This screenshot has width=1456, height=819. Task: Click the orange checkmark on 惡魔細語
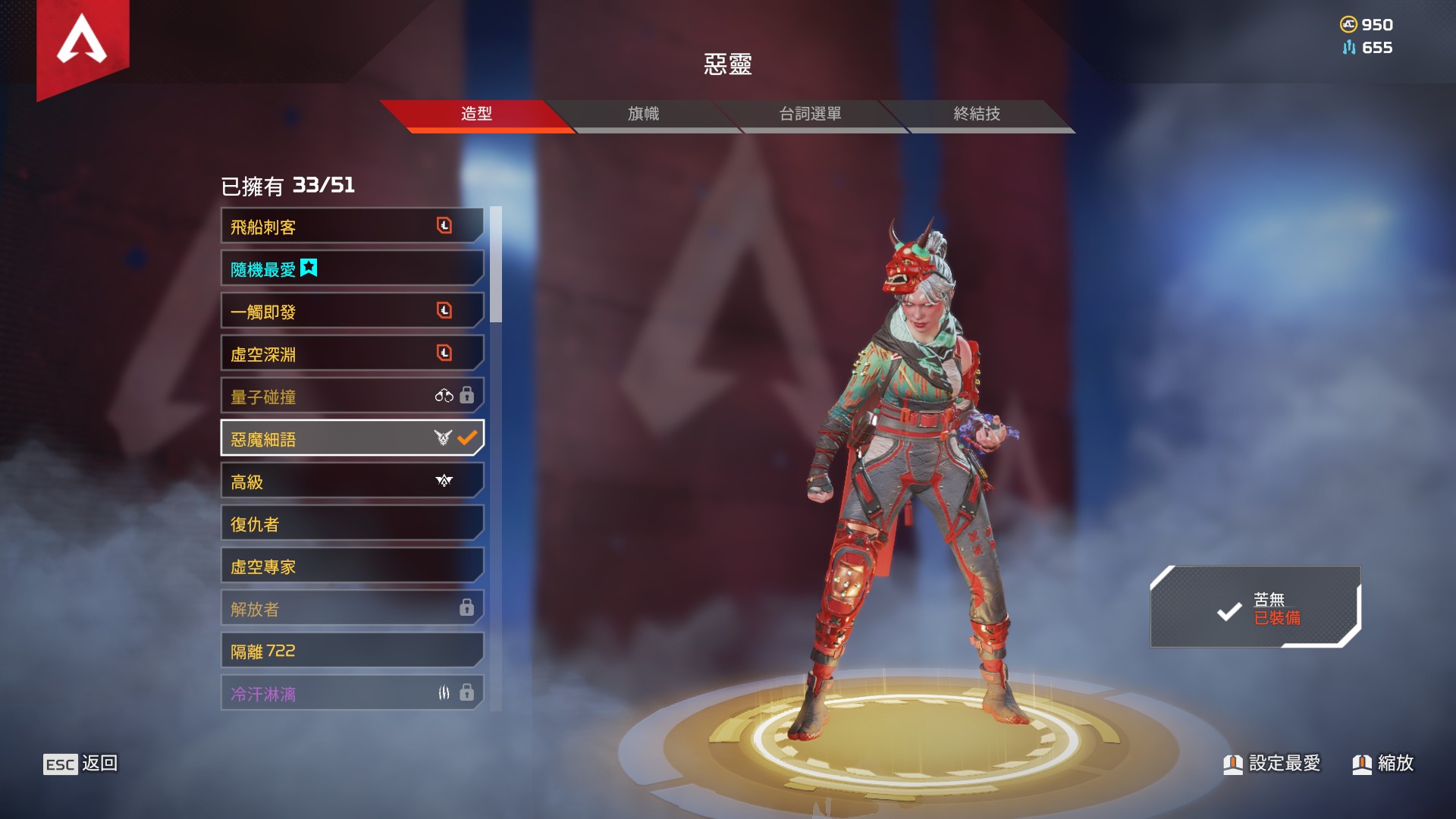click(466, 438)
